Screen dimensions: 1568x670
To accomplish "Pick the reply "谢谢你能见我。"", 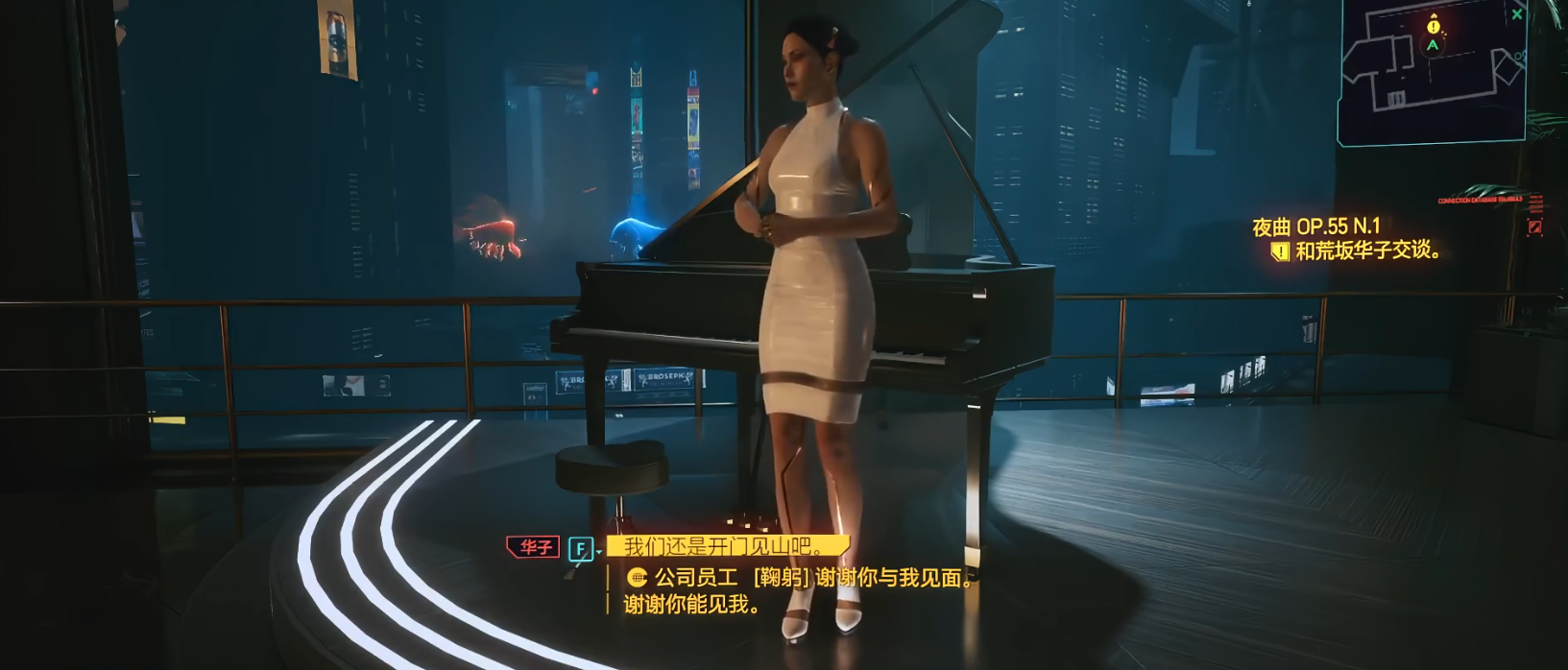I will coord(692,605).
